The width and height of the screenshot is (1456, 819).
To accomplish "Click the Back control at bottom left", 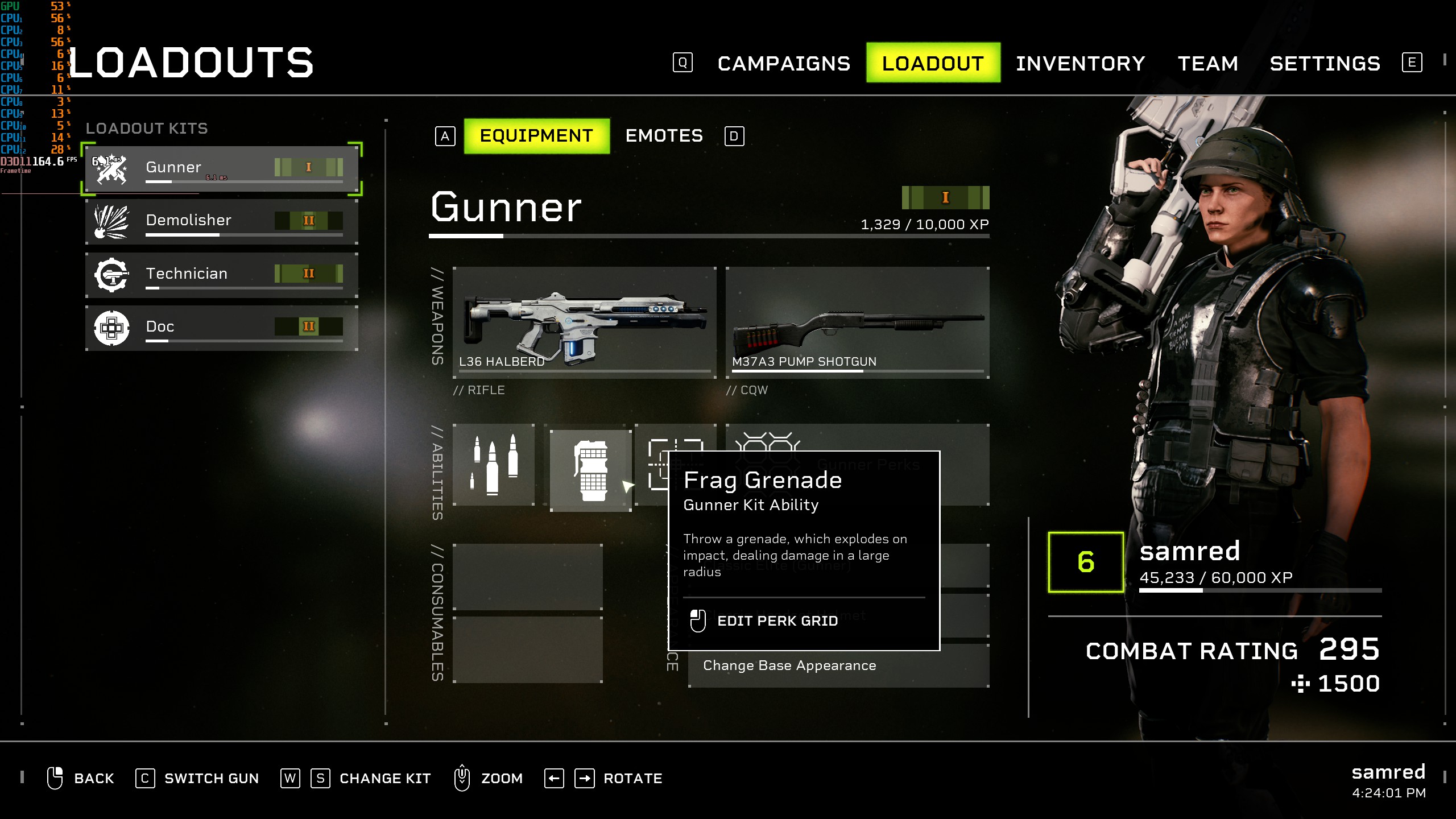I will pyautogui.click(x=93, y=778).
